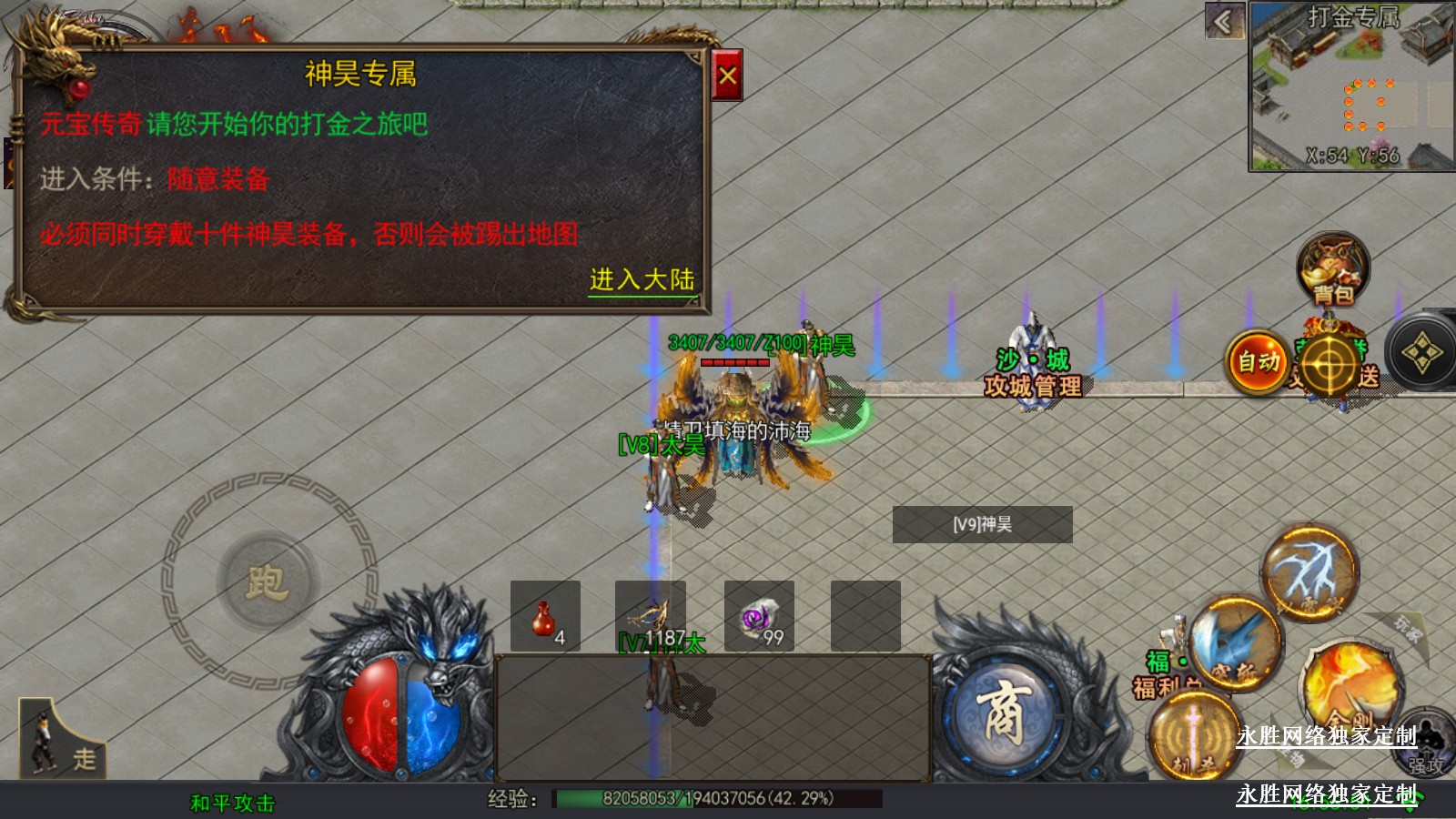This screenshot has height=819, width=1456.
Task: Close the 神昊专属 dialog with the X
Action: [727, 76]
